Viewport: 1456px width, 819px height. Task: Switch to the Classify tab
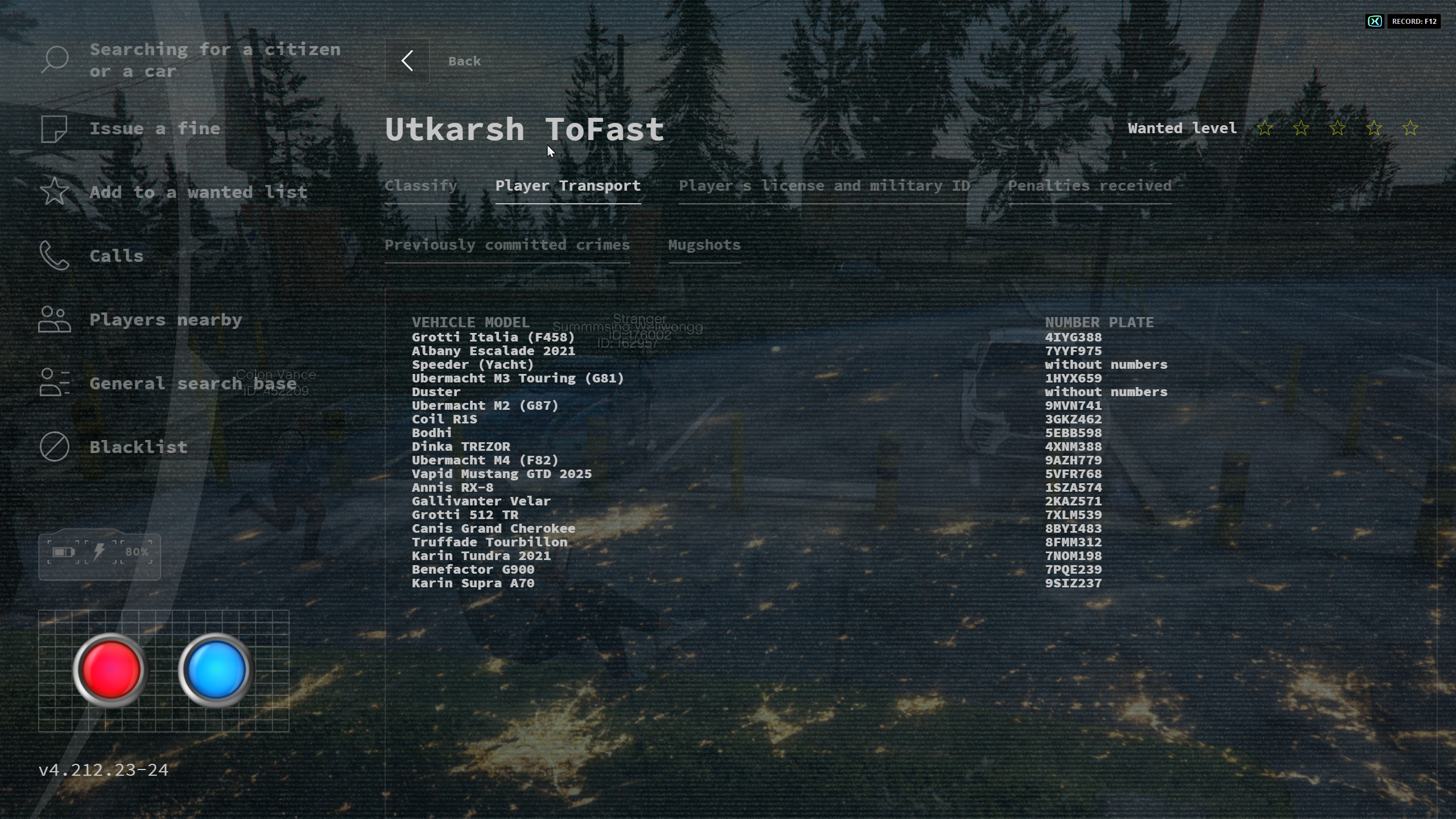tap(420, 186)
